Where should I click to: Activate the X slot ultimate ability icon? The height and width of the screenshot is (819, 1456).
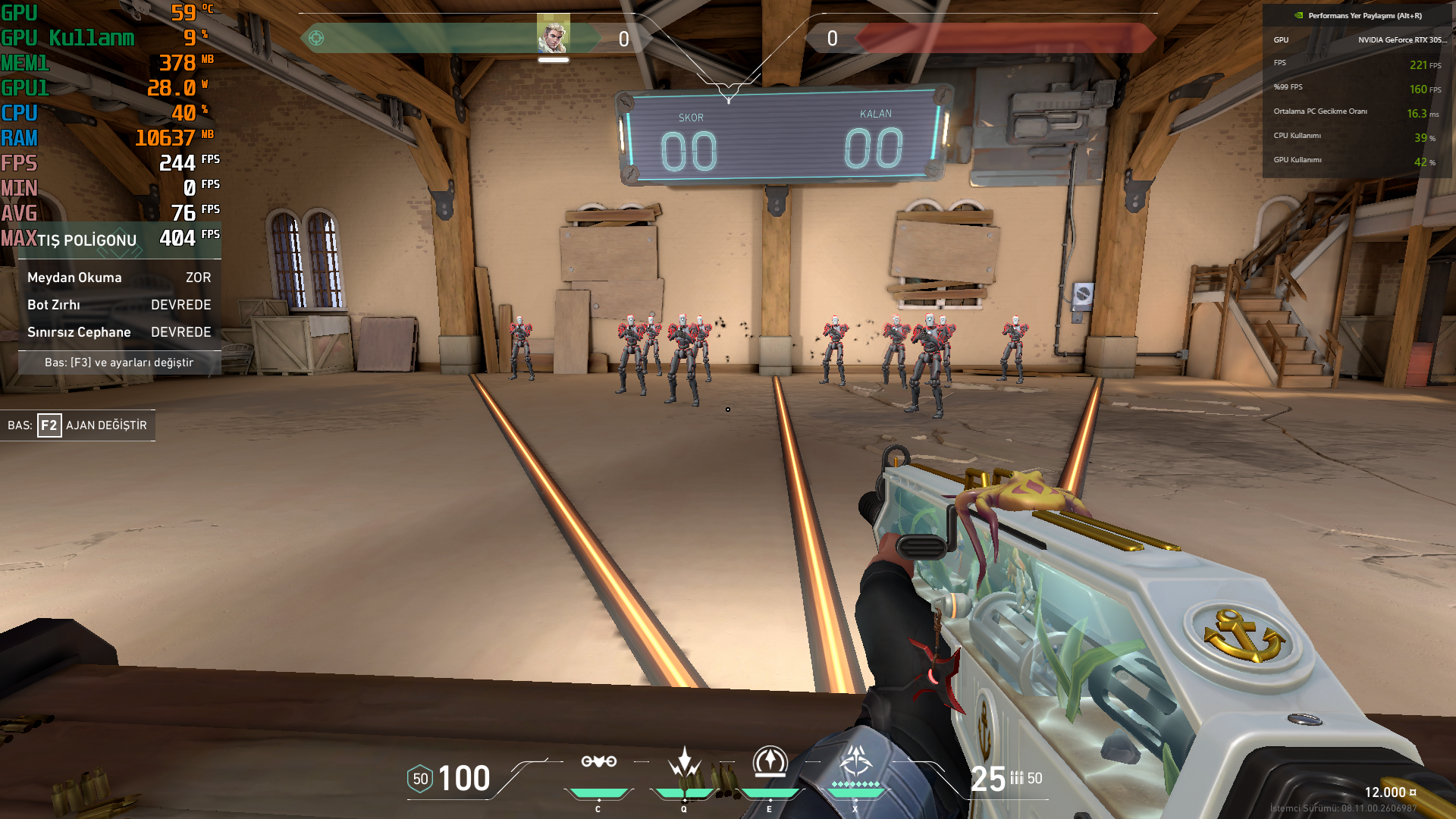(855, 761)
